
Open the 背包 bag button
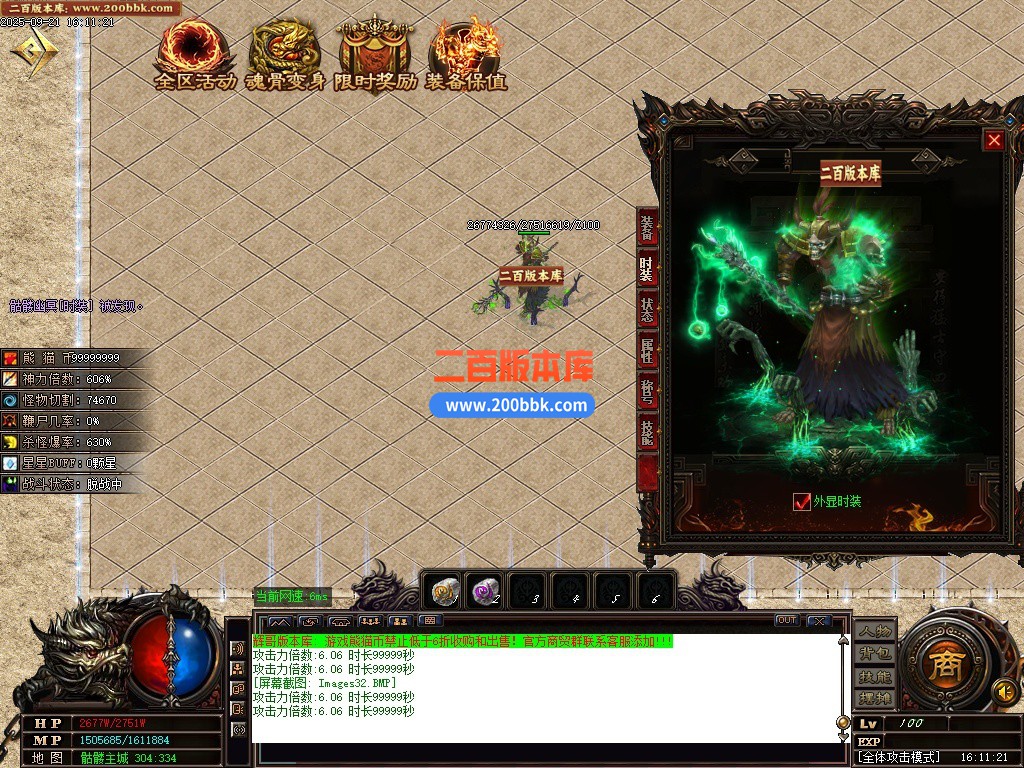click(x=874, y=654)
